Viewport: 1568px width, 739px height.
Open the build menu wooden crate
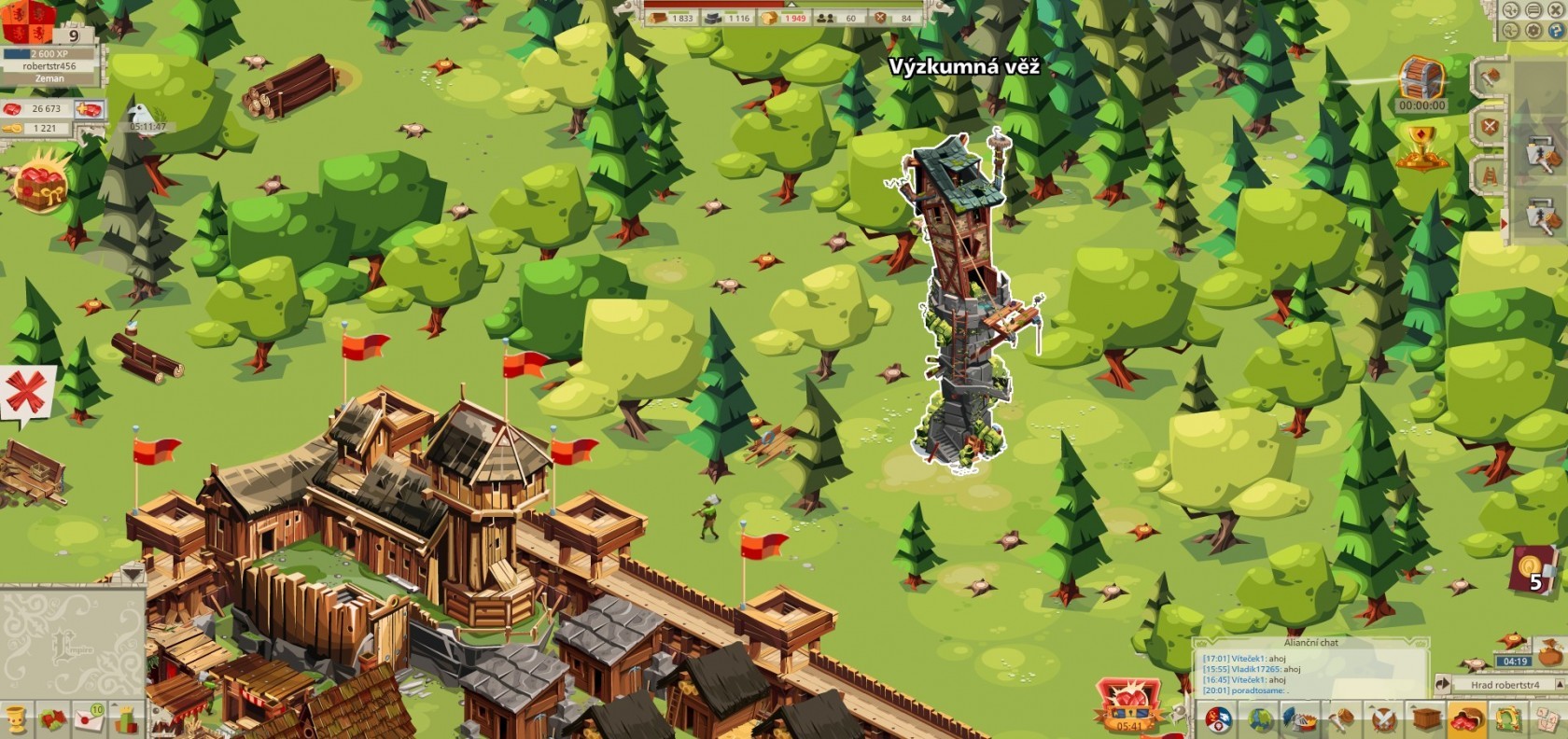[x=1424, y=719]
